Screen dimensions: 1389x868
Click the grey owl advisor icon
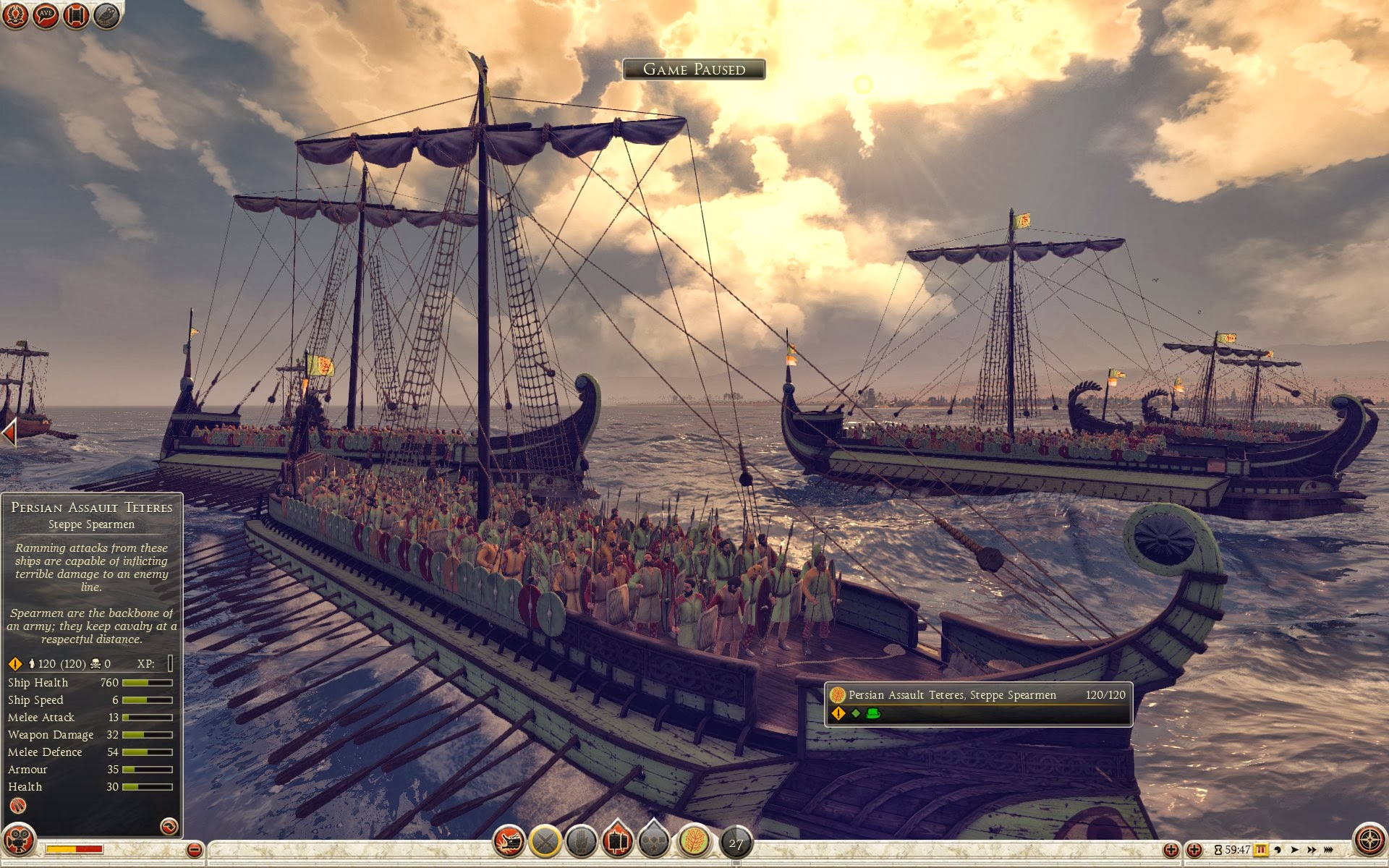pyautogui.click(x=106, y=15)
